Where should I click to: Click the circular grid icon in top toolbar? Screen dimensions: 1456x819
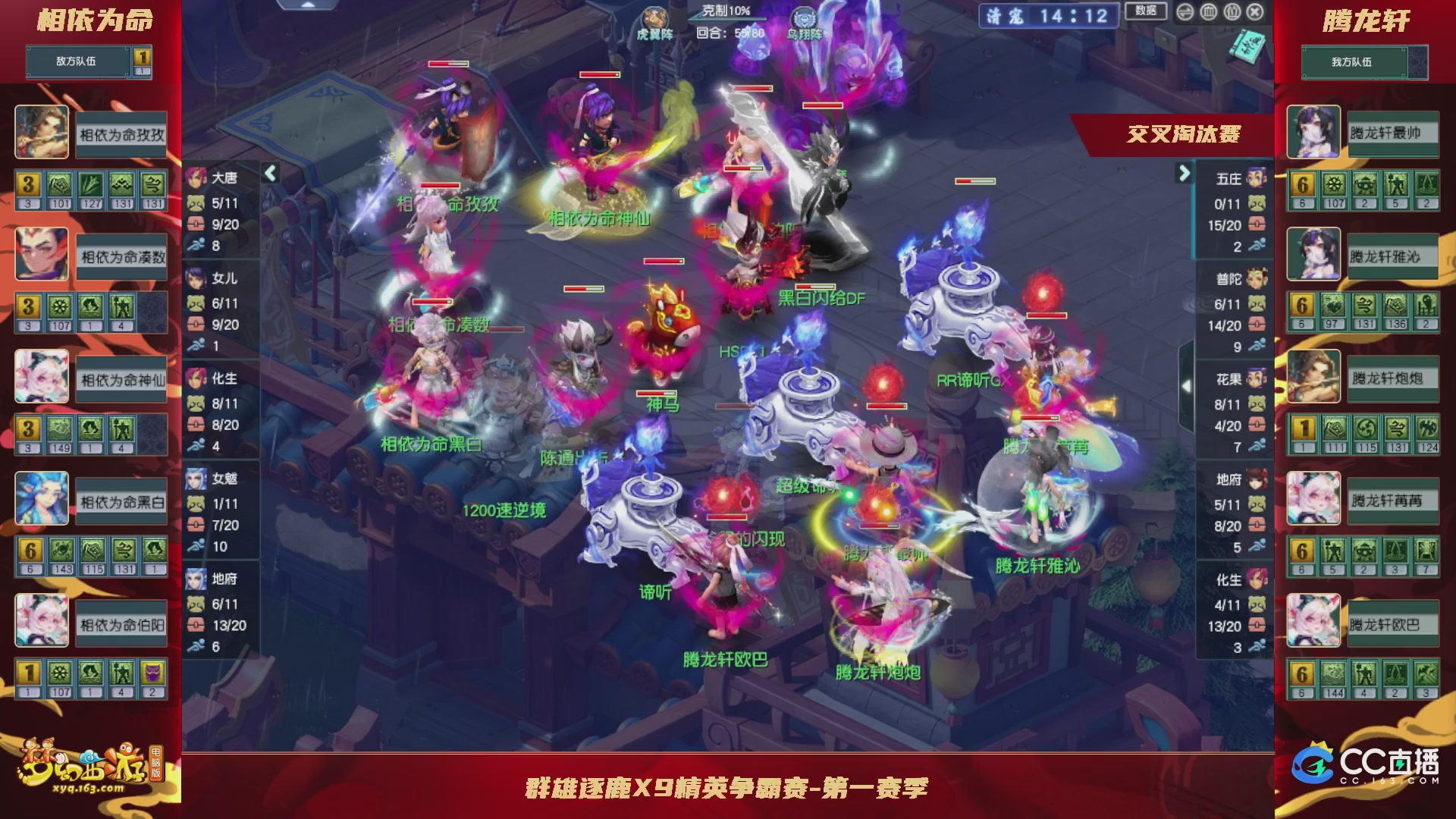point(1208,13)
